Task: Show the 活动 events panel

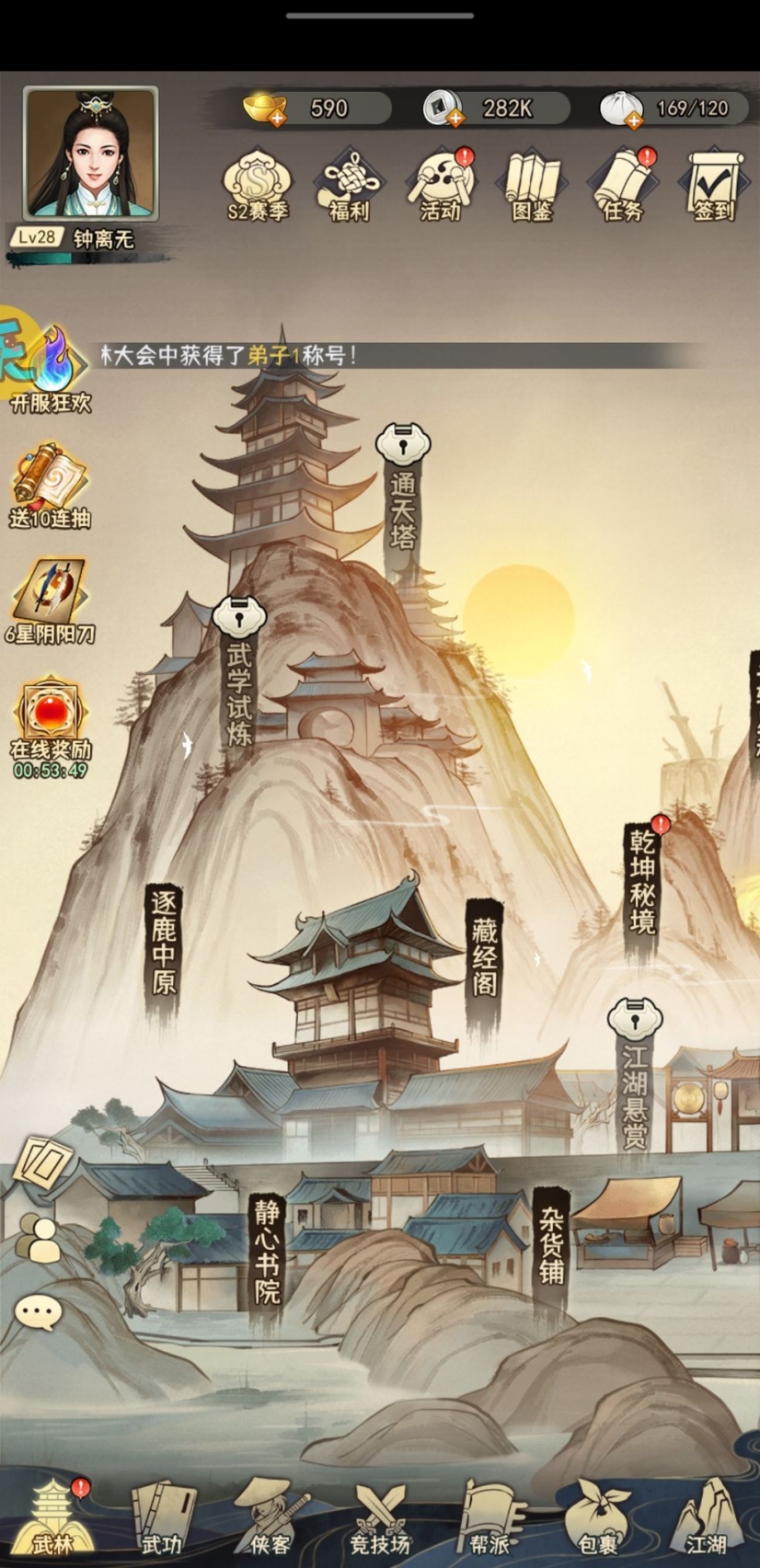Action: (x=440, y=185)
